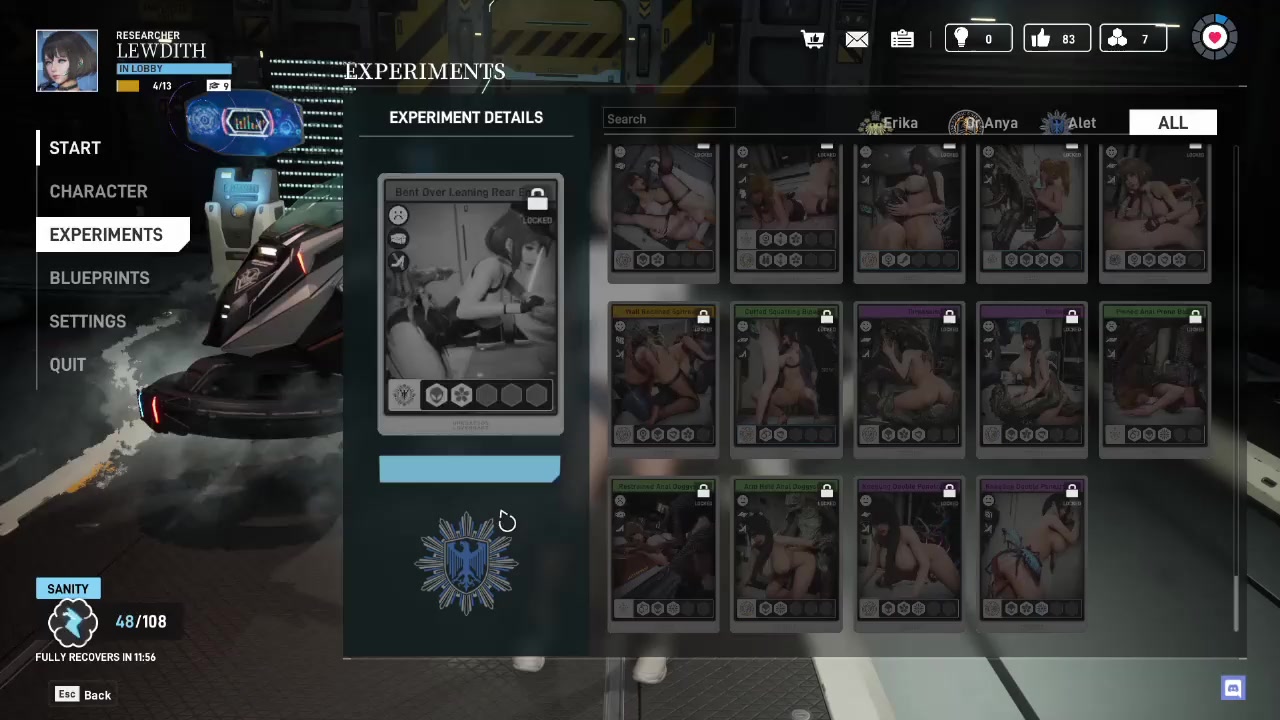The height and width of the screenshot is (720, 1280).
Task: Open the BLUEPRINTS section
Action: tap(99, 278)
